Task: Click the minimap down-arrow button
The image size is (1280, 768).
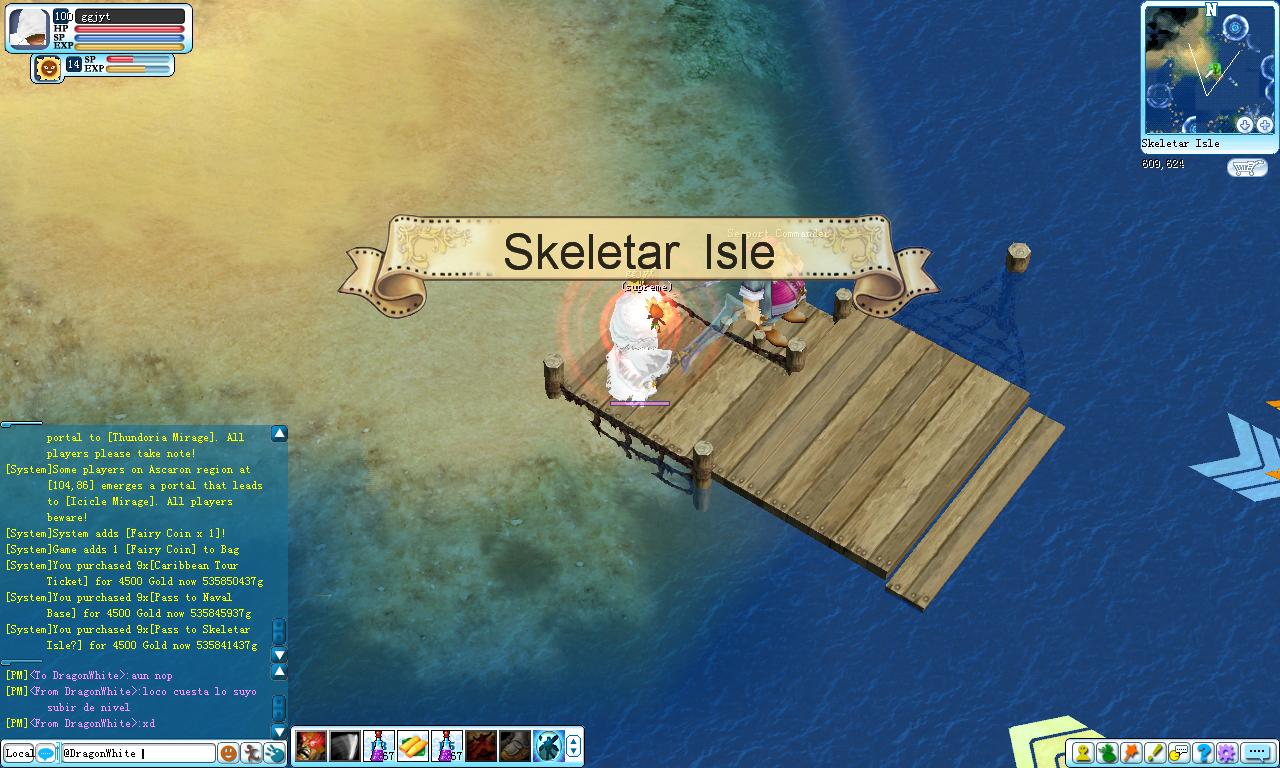Action: point(1245,125)
